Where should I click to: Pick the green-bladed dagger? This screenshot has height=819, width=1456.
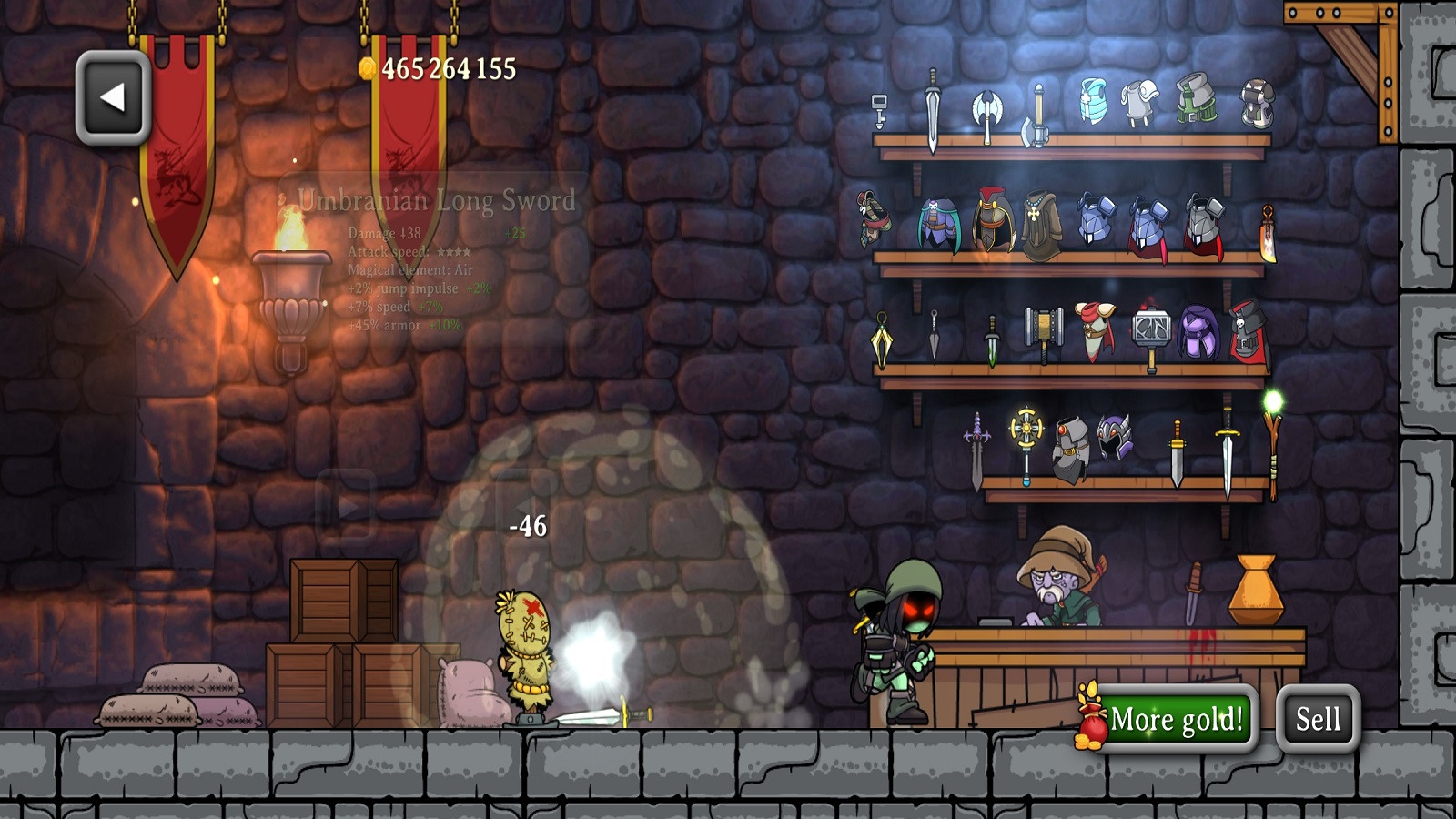pos(992,340)
